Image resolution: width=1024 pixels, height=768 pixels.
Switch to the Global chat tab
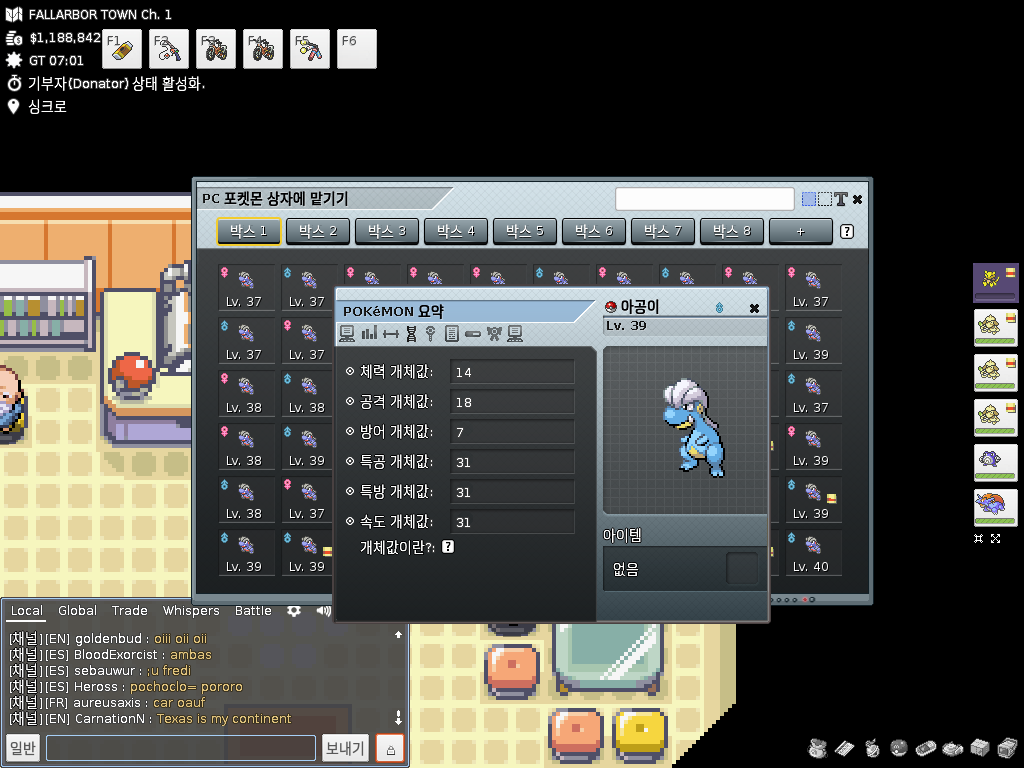pos(77,611)
